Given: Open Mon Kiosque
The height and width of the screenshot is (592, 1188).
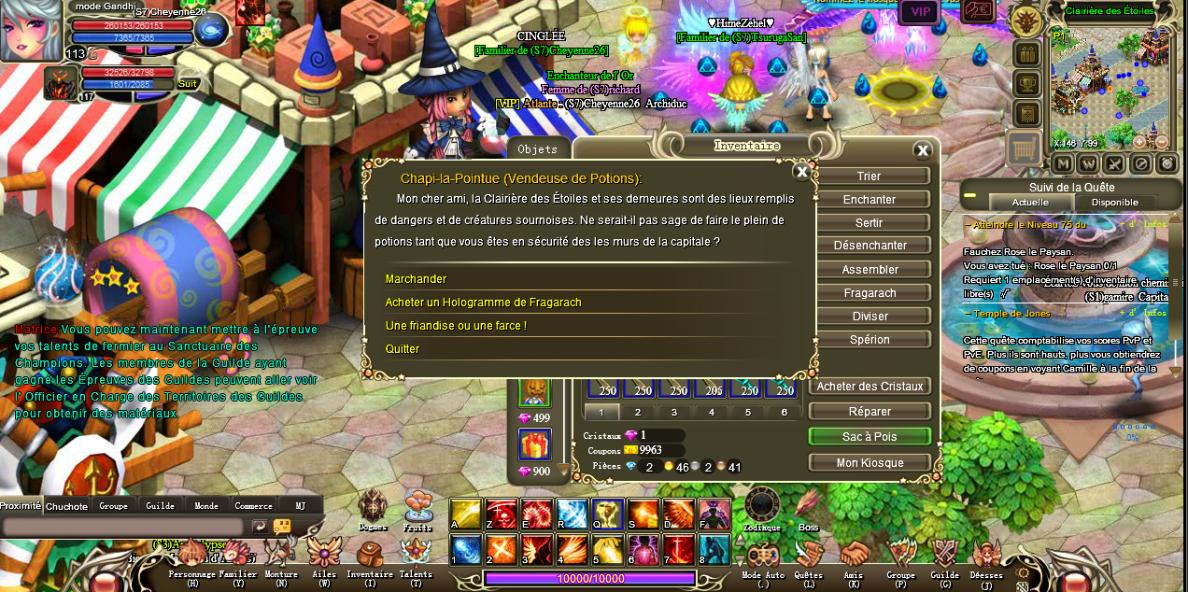Looking at the screenshot, I should pos(869,463).
